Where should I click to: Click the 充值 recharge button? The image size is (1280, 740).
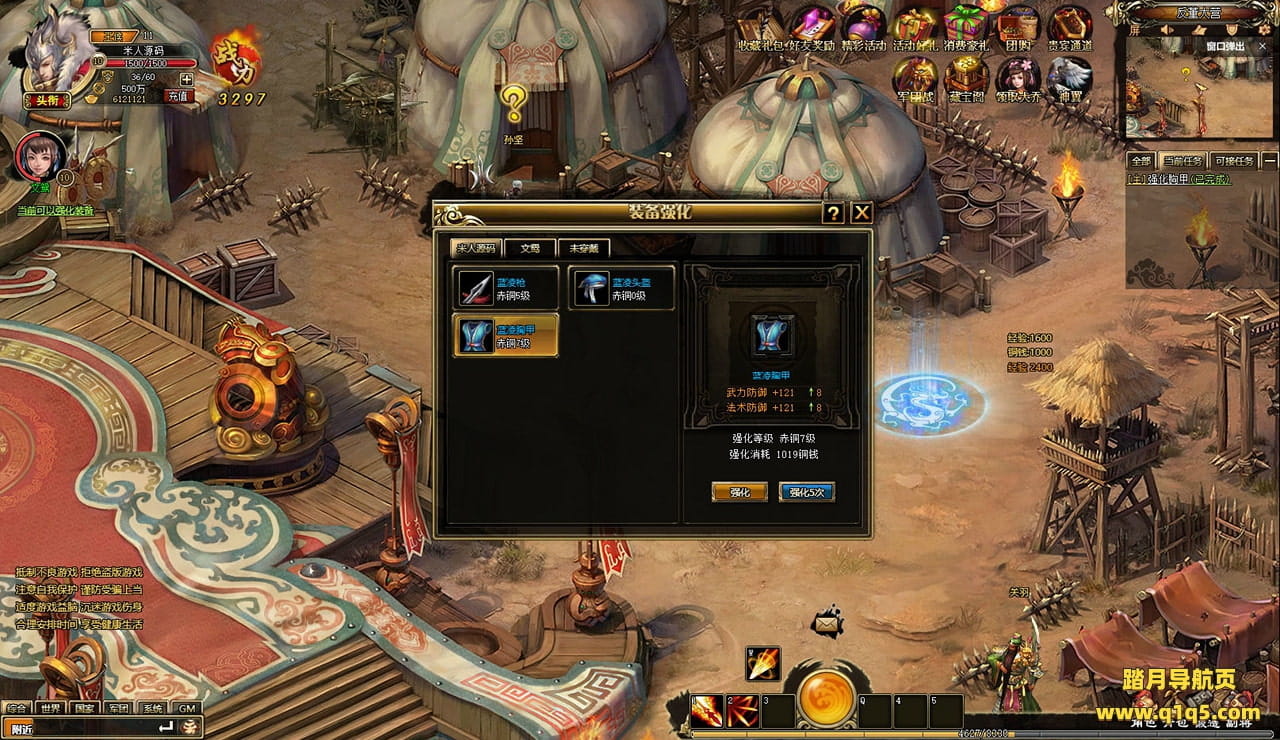coord(177,96)
